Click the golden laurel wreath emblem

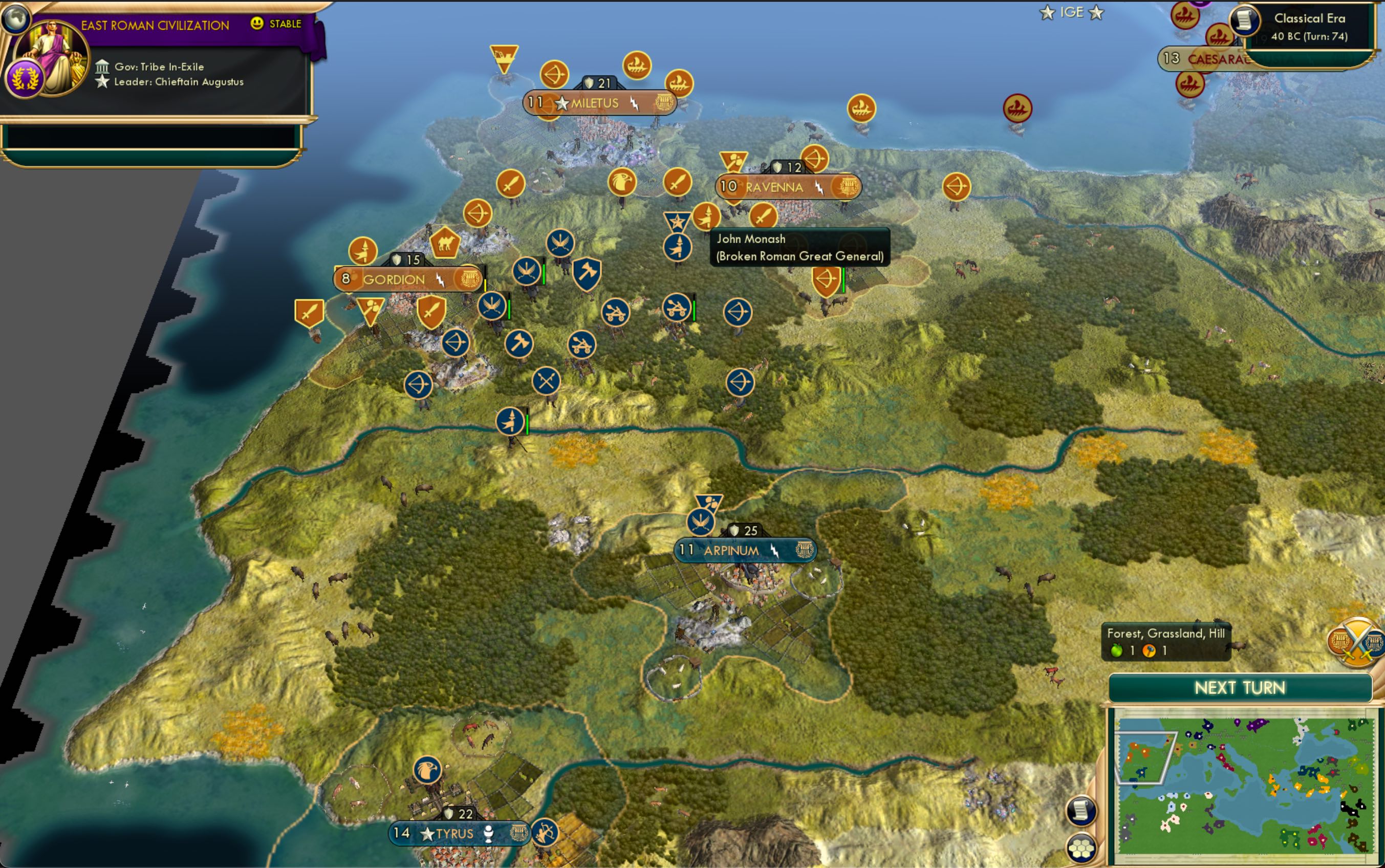pos(24,79)
